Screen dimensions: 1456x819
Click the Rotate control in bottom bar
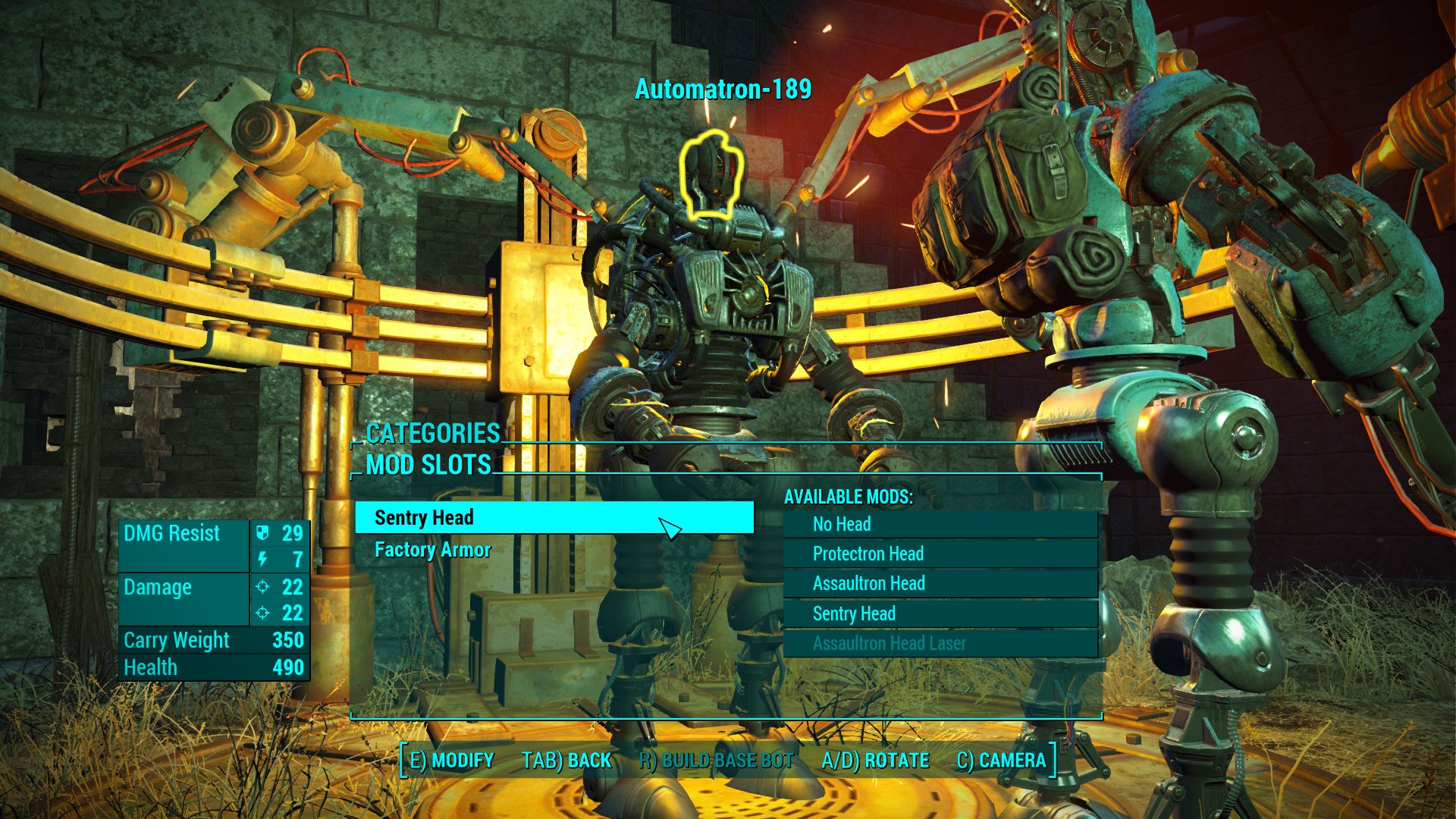(875, 761)
